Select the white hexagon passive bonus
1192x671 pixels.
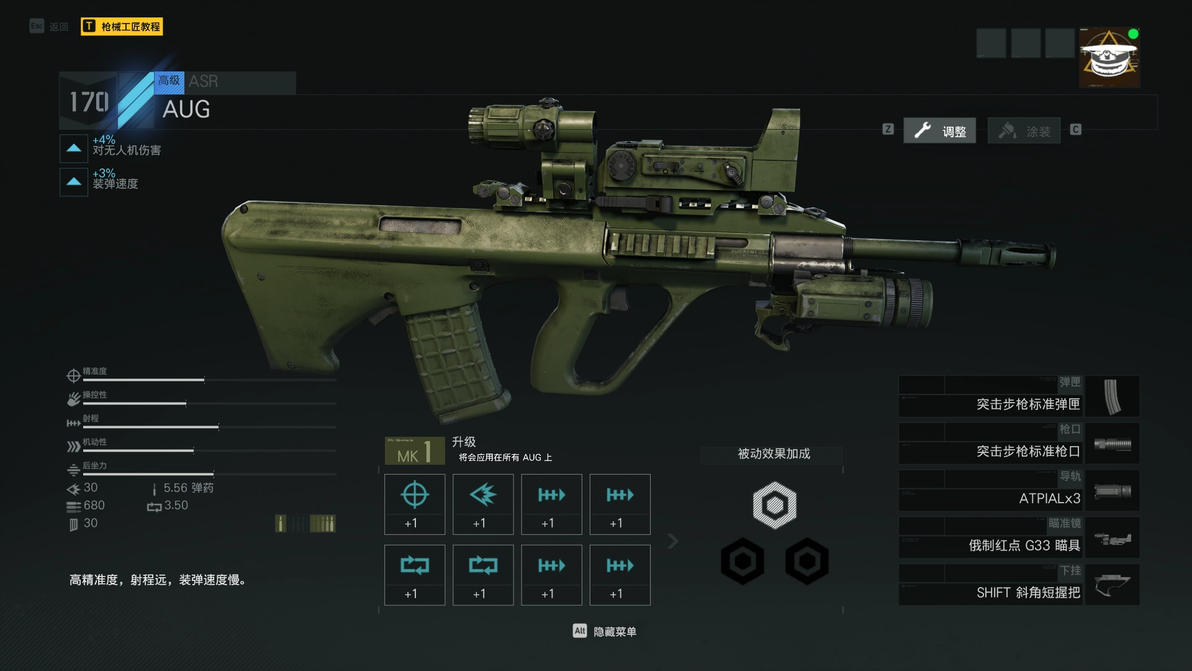(x=774, y=505)
